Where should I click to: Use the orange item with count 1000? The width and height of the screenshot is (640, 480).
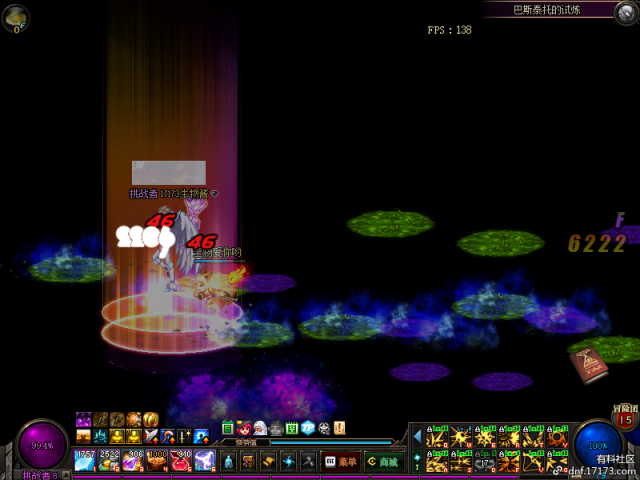coord(157,460)
